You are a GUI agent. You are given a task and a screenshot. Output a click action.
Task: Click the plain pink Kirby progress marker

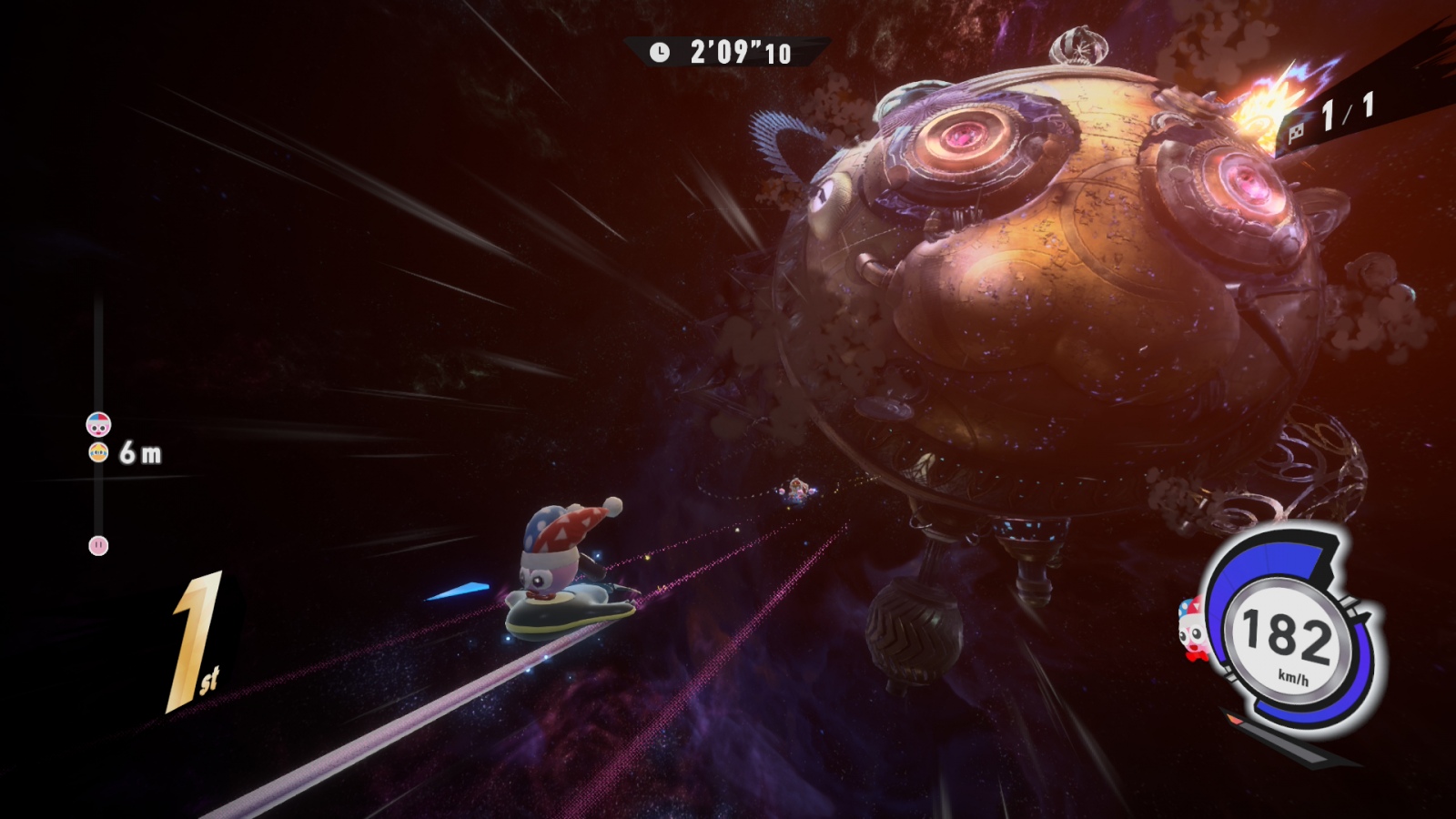pos(98,546)
